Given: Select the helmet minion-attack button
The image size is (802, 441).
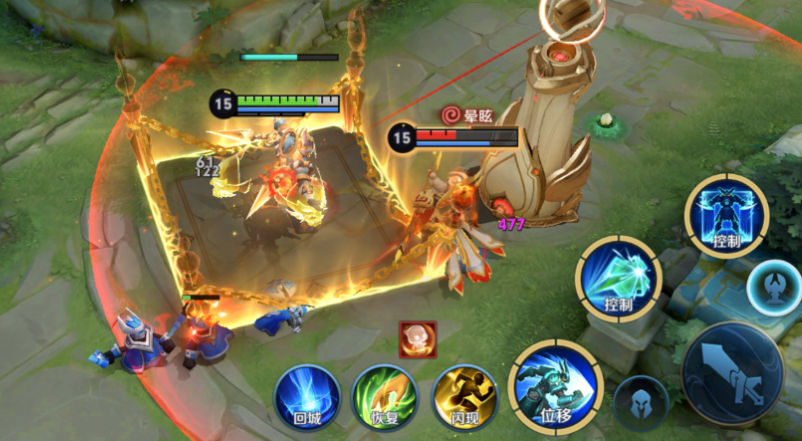Looking at the screenshot, I should click(641, 403).
